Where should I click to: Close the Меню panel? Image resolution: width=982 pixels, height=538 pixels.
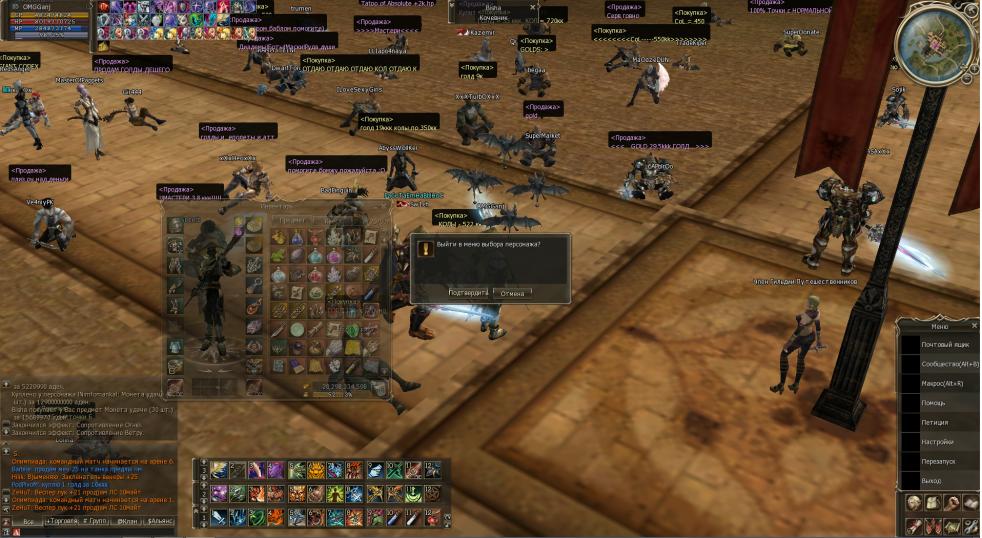tap(975, 325)
